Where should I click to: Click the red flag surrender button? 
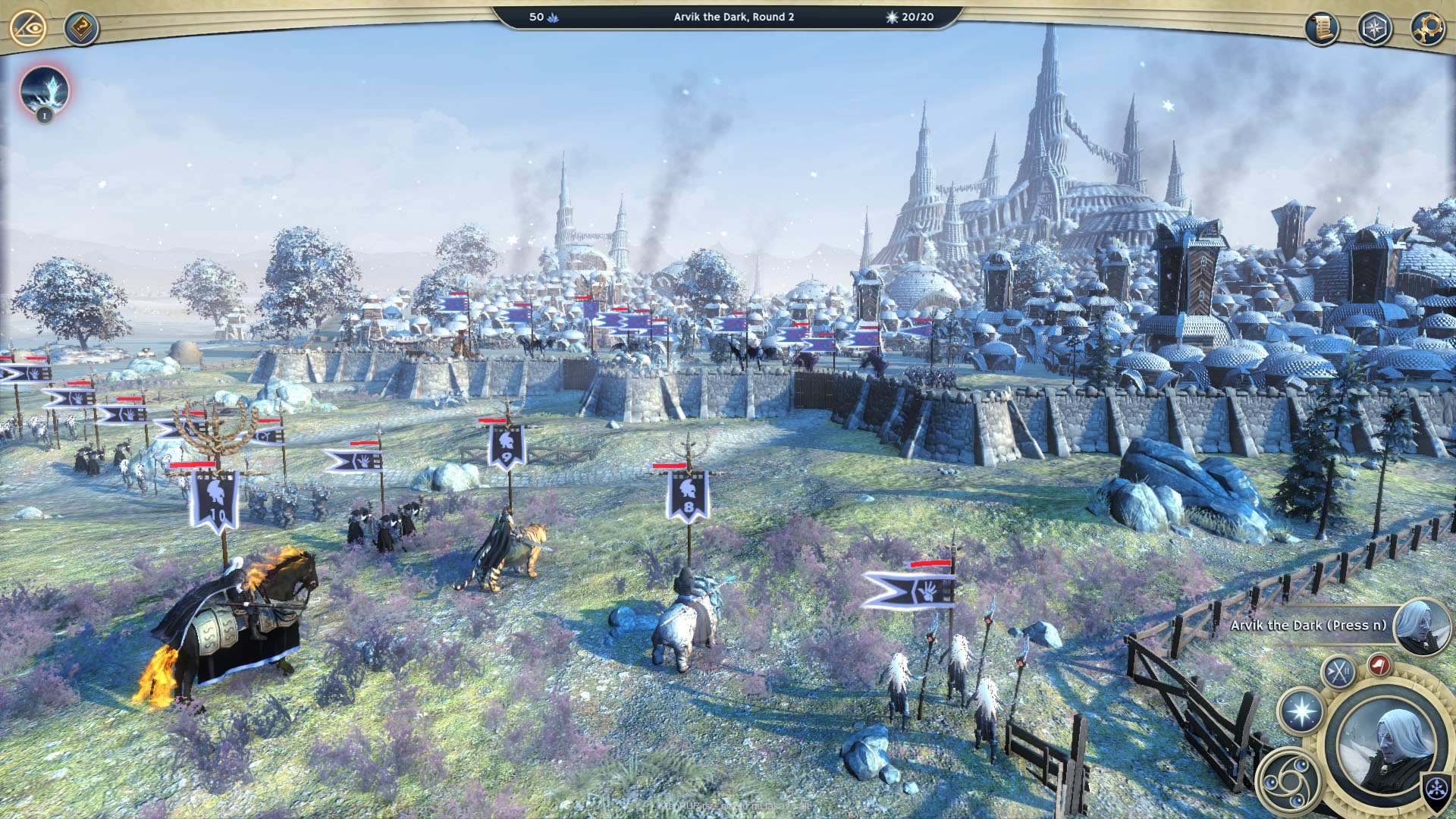[x=1379, y=665]
